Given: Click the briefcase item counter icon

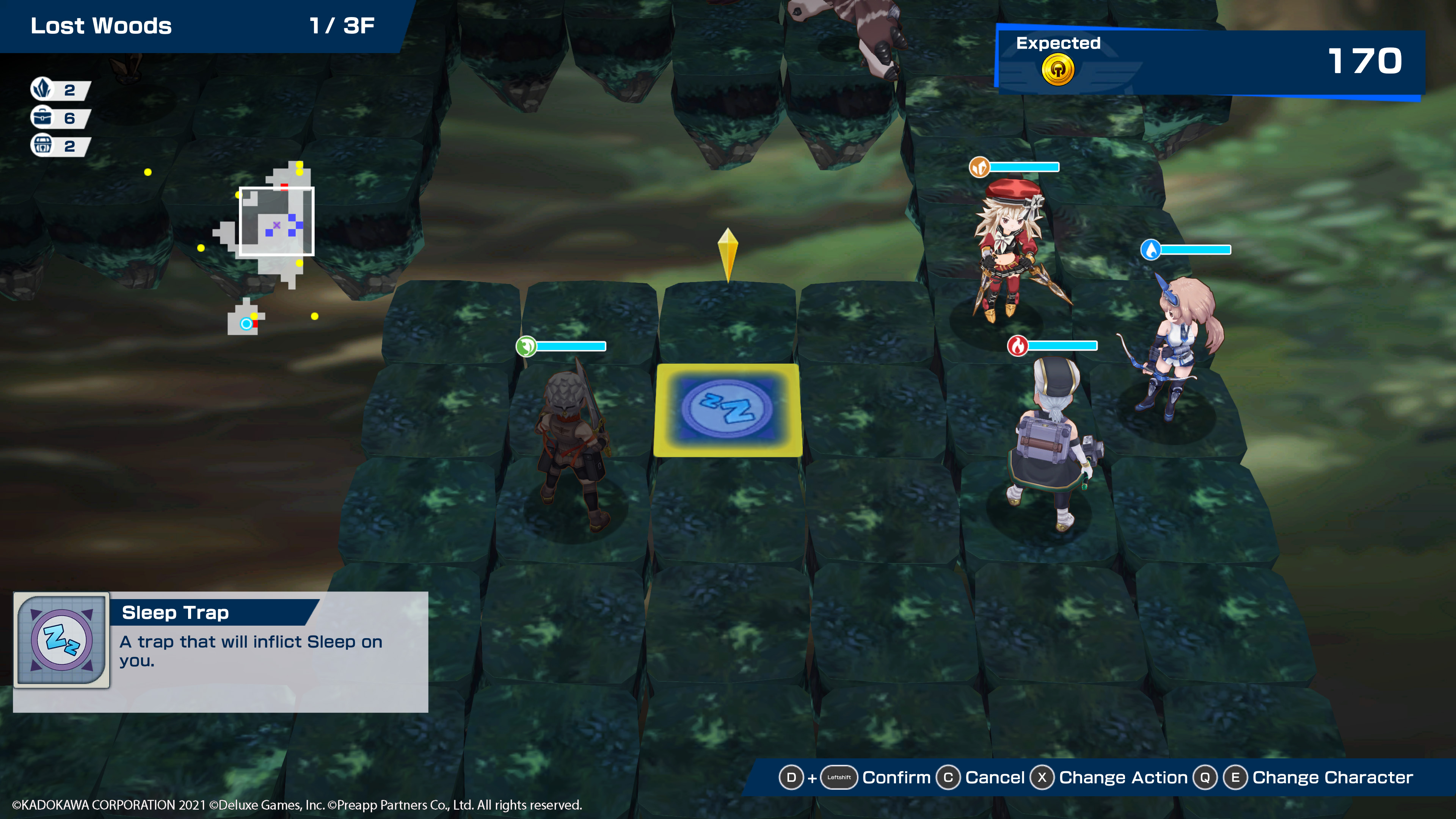Looking at the screenshot, I should tap(42, 118).
